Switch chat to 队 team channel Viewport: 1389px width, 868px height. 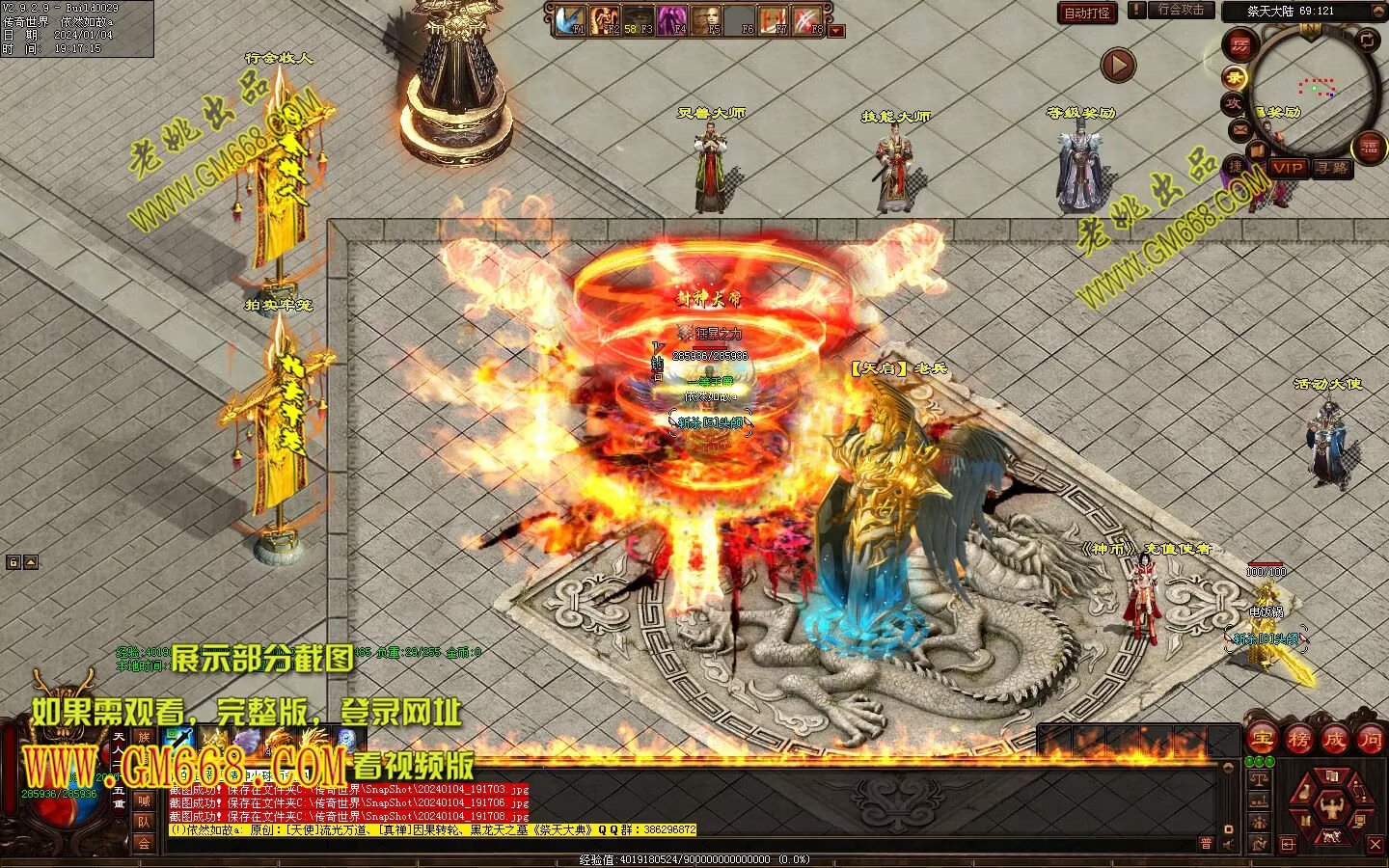pos(144,822)
